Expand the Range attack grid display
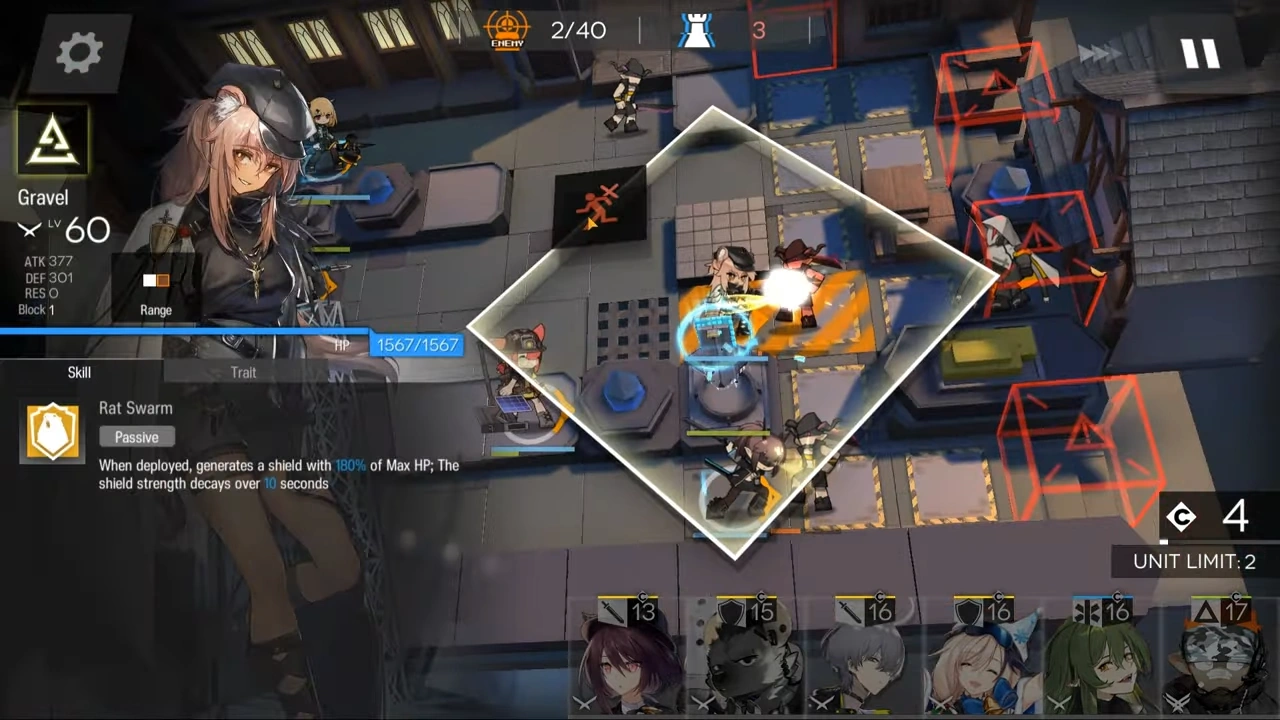The width and height of the screenshot is (1280, 720). (x=155, y=290)
